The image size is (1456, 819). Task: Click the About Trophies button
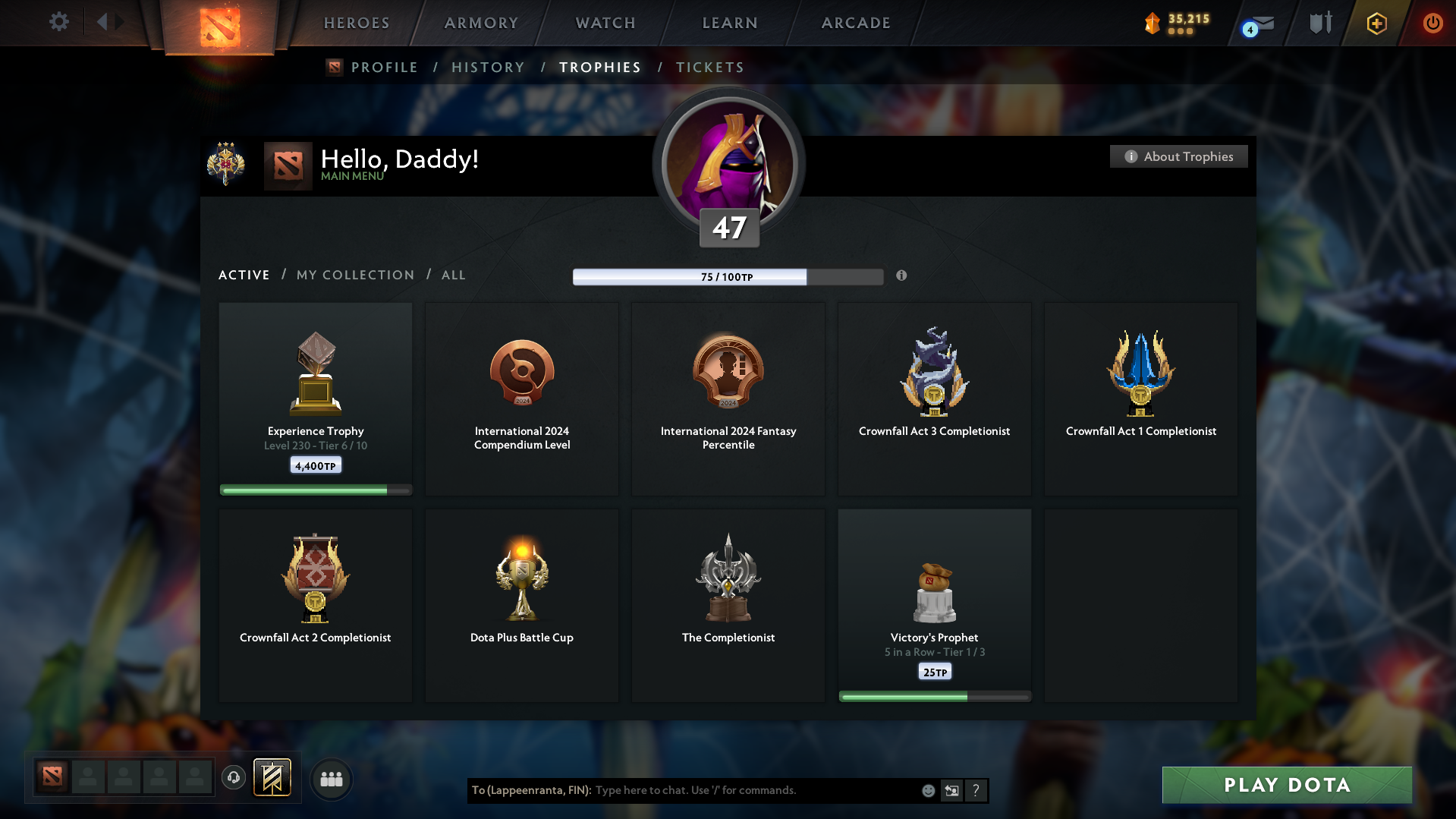[1178, 156]
